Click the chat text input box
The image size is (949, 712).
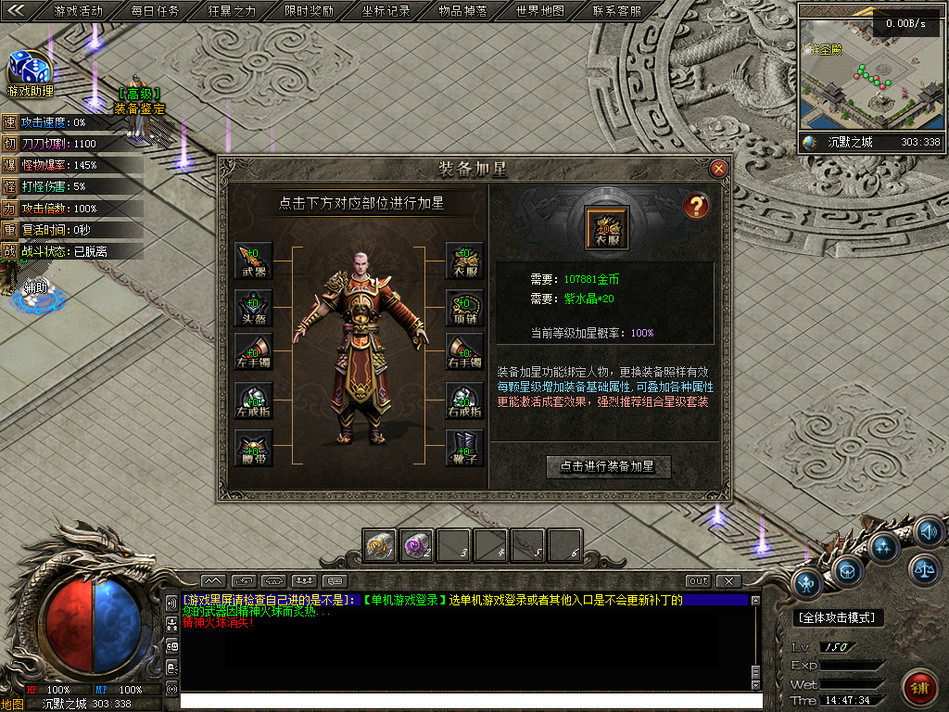tap(470, 701)
